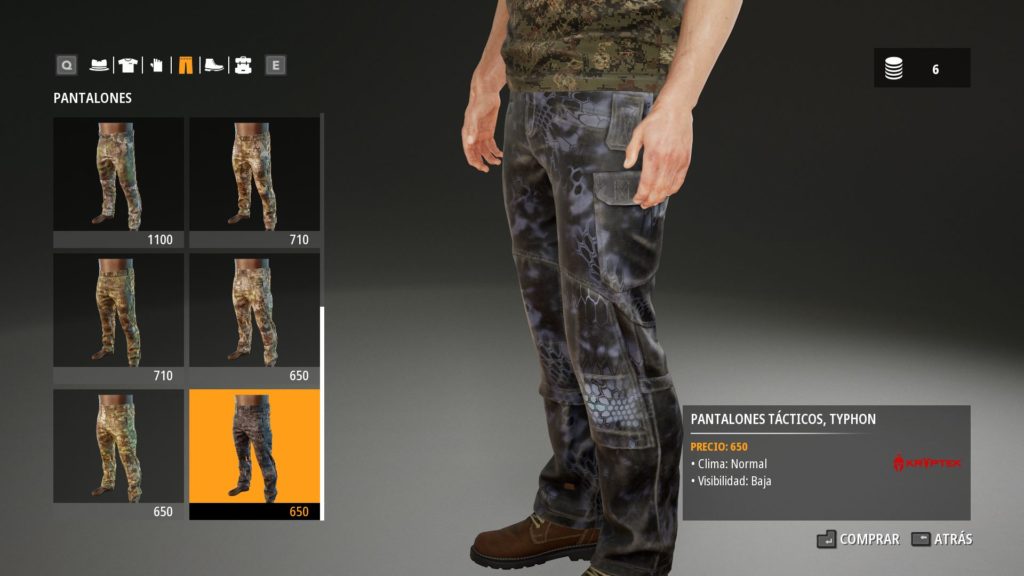Image resolution: width=1024 pixels, height=576 pixels.
Task: Select the gloves category tab
Action: click(156, 66)
